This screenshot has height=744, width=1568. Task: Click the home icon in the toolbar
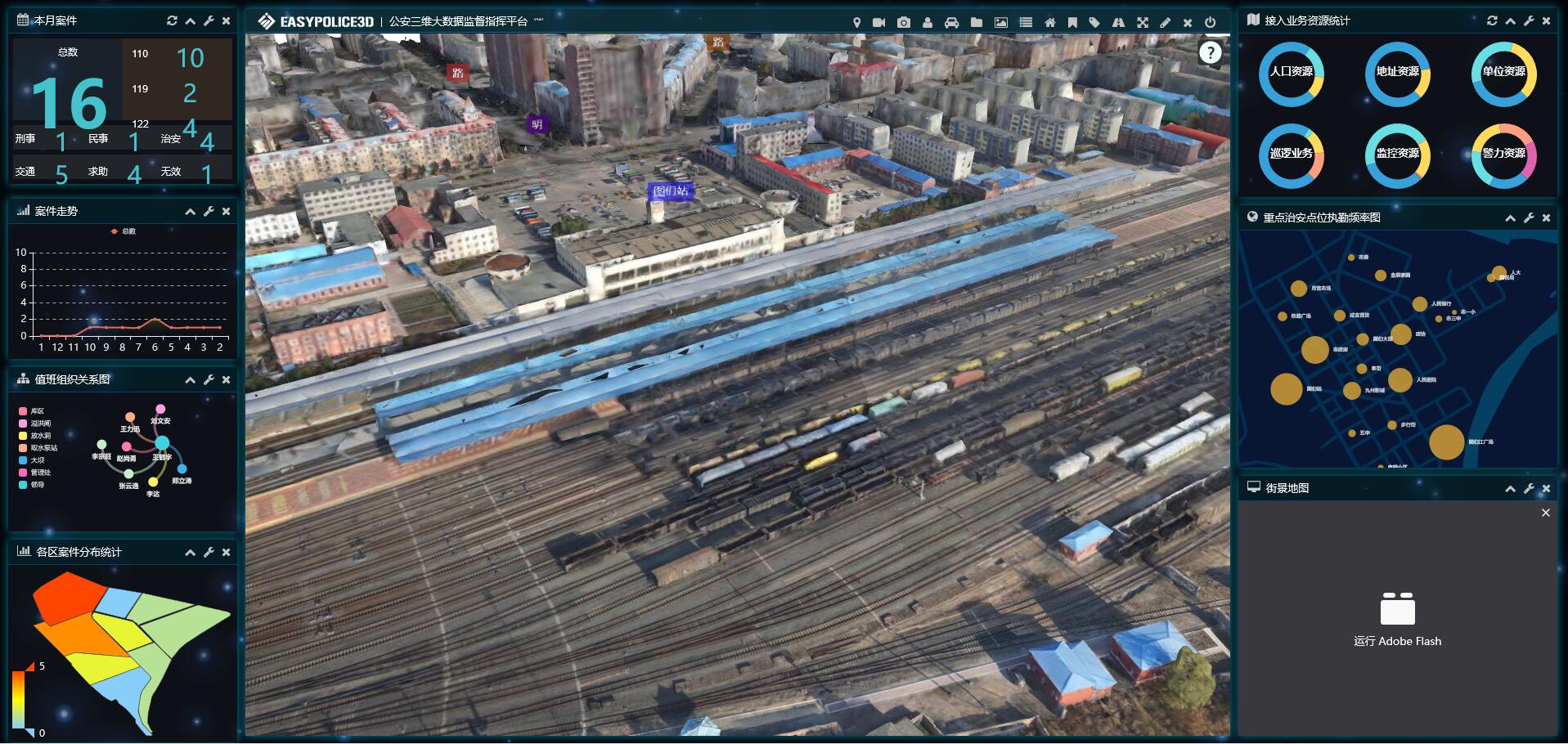click(1049, 23)
